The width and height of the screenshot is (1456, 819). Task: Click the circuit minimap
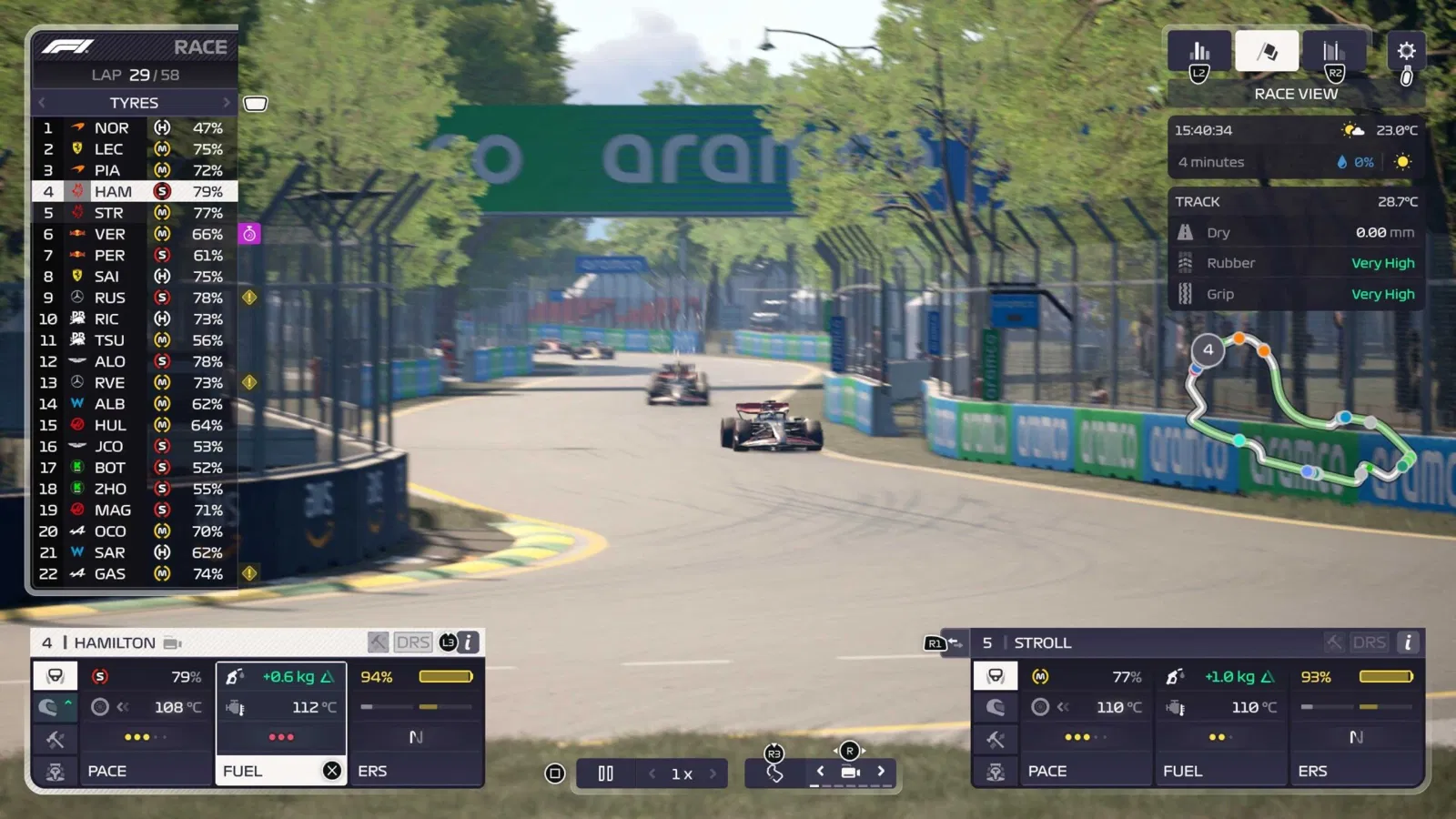click(1301, 409)
